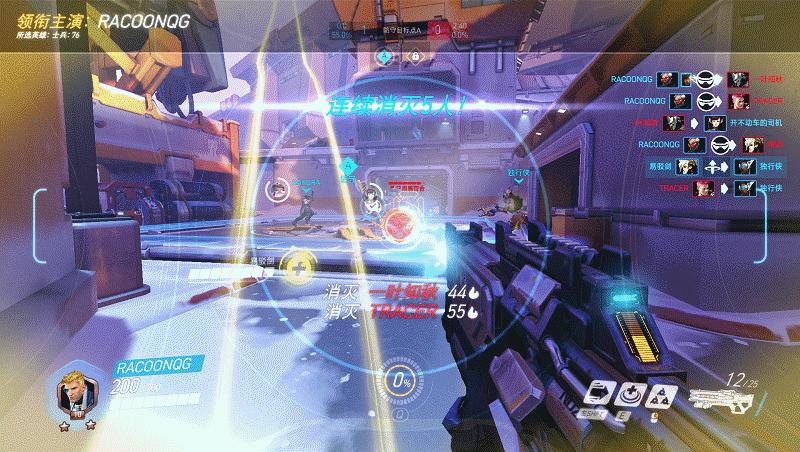Activate the ultimate charge meter
This screenshot has width=800, height=452.
click(x=401, y=381)
